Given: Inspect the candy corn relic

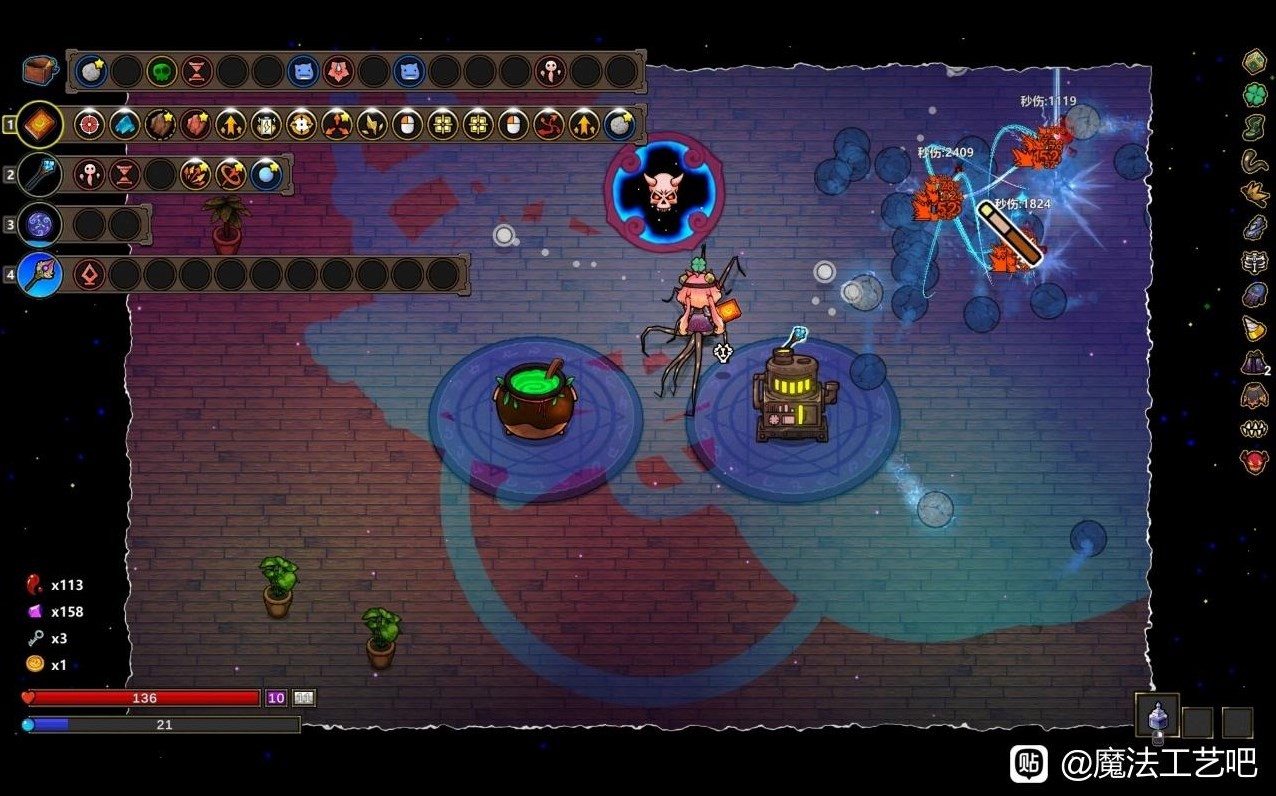Looking at the screenshot, I should 1255,329.
